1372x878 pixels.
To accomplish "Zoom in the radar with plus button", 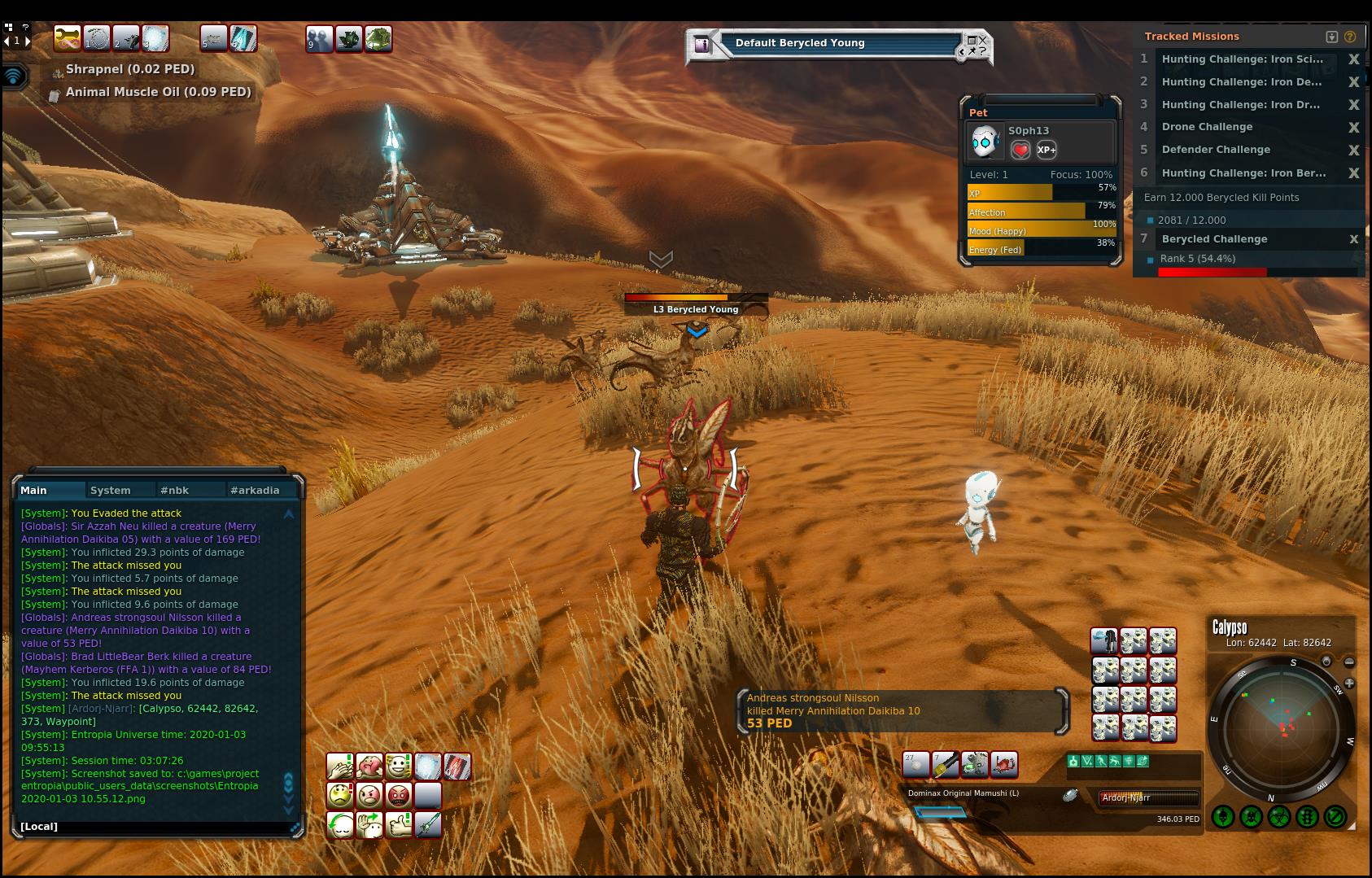I will coord(1348,683).
